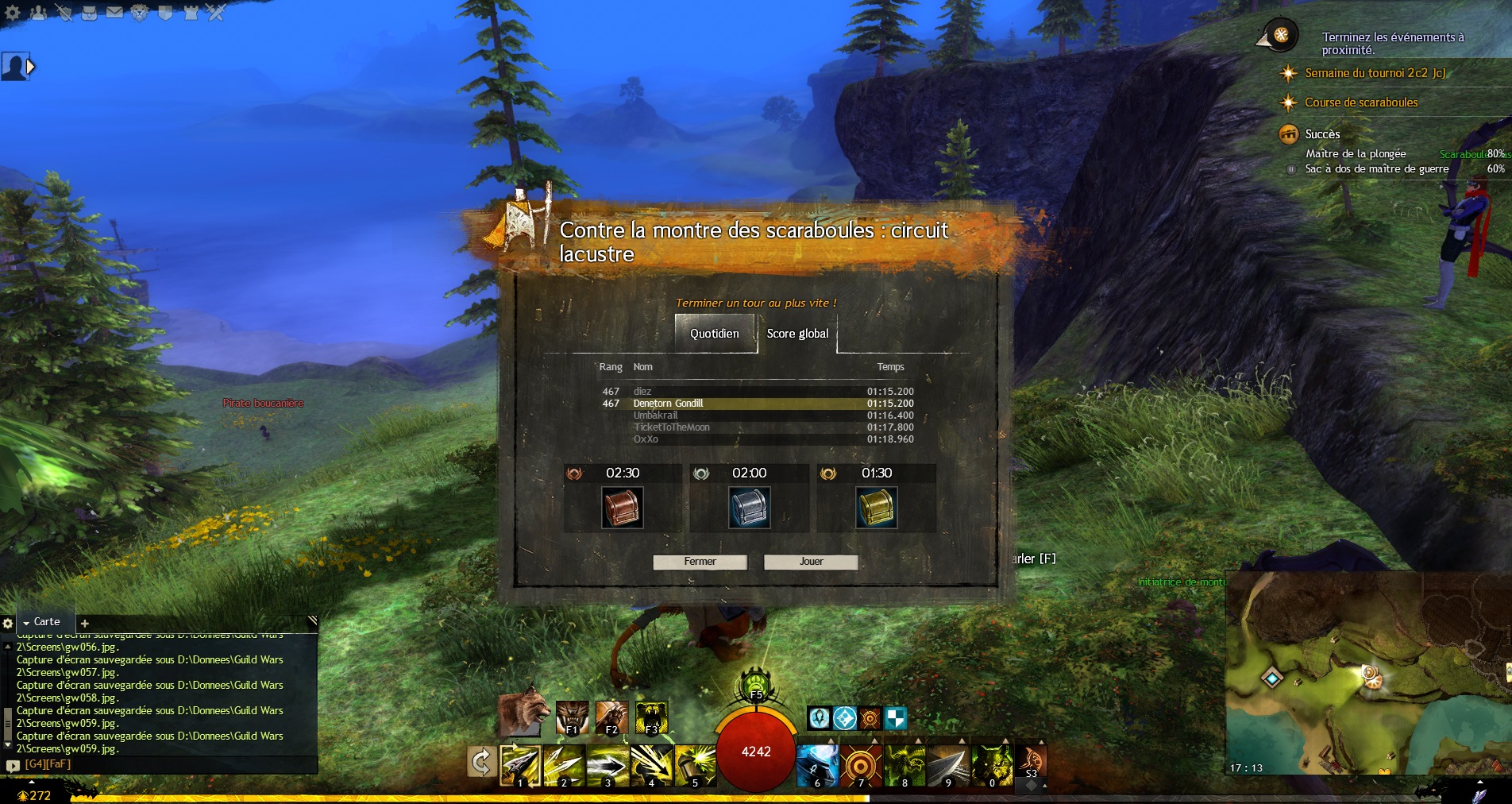The width and height of the screenshot is (1512, 804).
Task: Open the inventory bag icon
Action: tap(89, 13)
